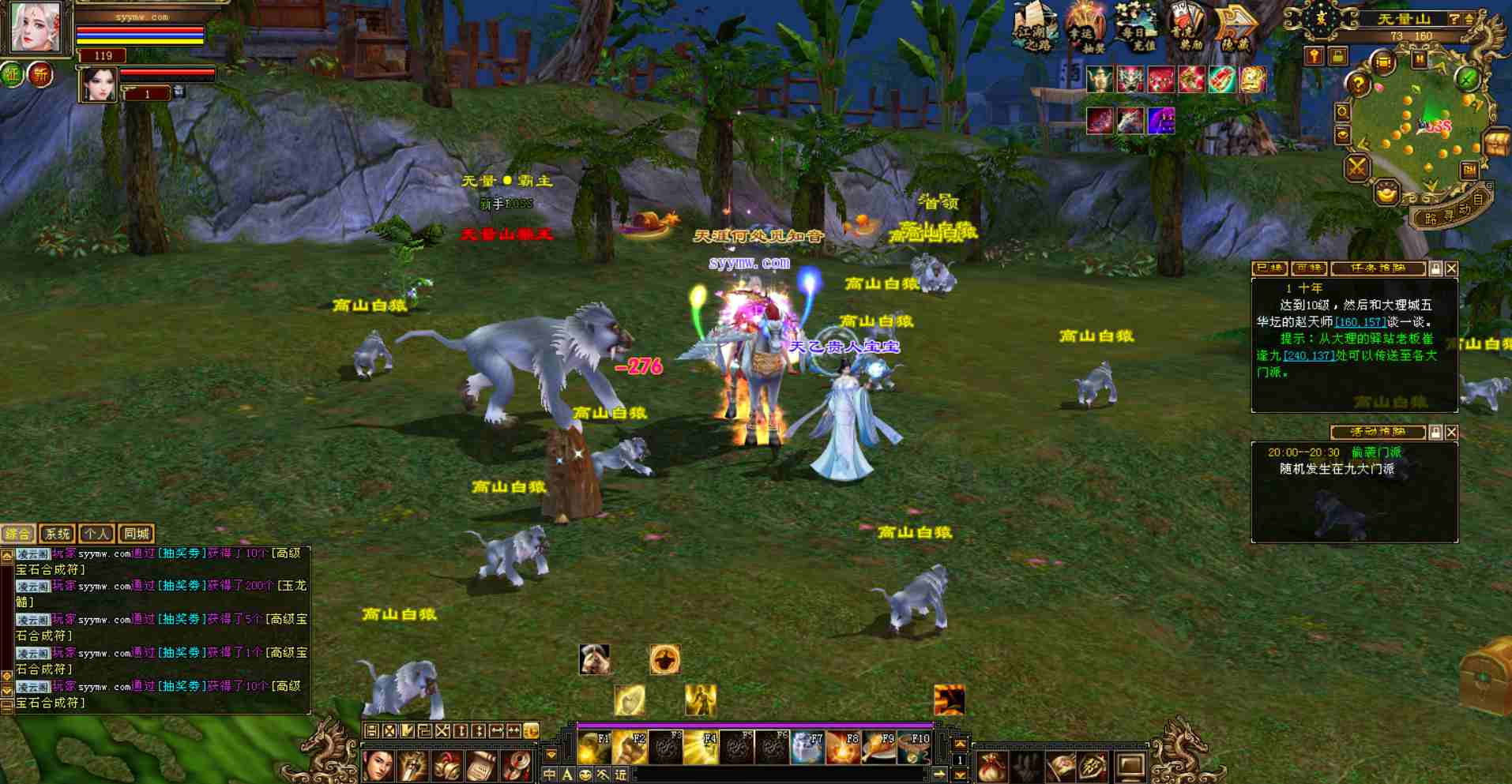
Task: Click the green 正 round button
Action: [x=13, y=75]
